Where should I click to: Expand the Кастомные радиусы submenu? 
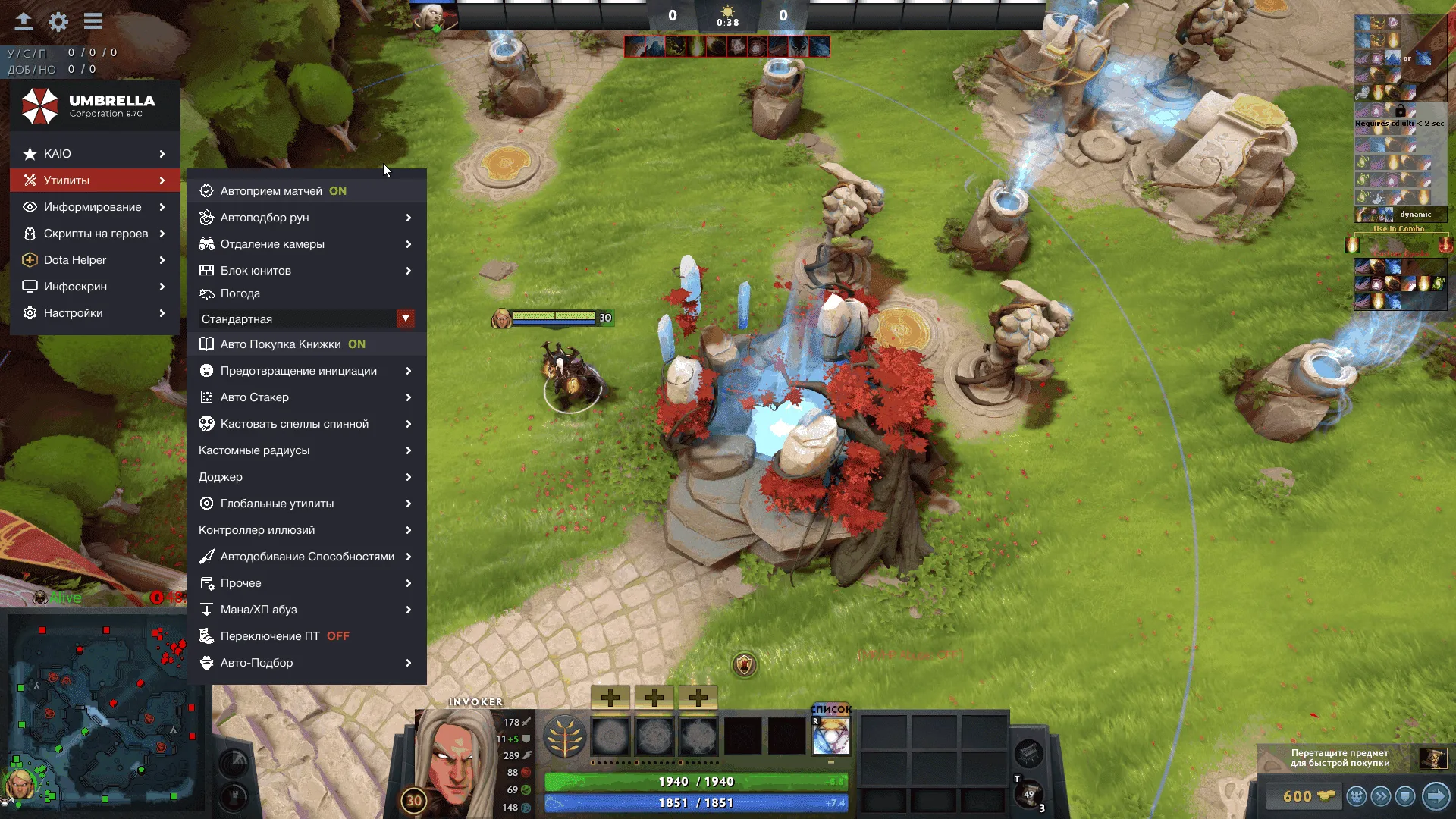point(255,450)
